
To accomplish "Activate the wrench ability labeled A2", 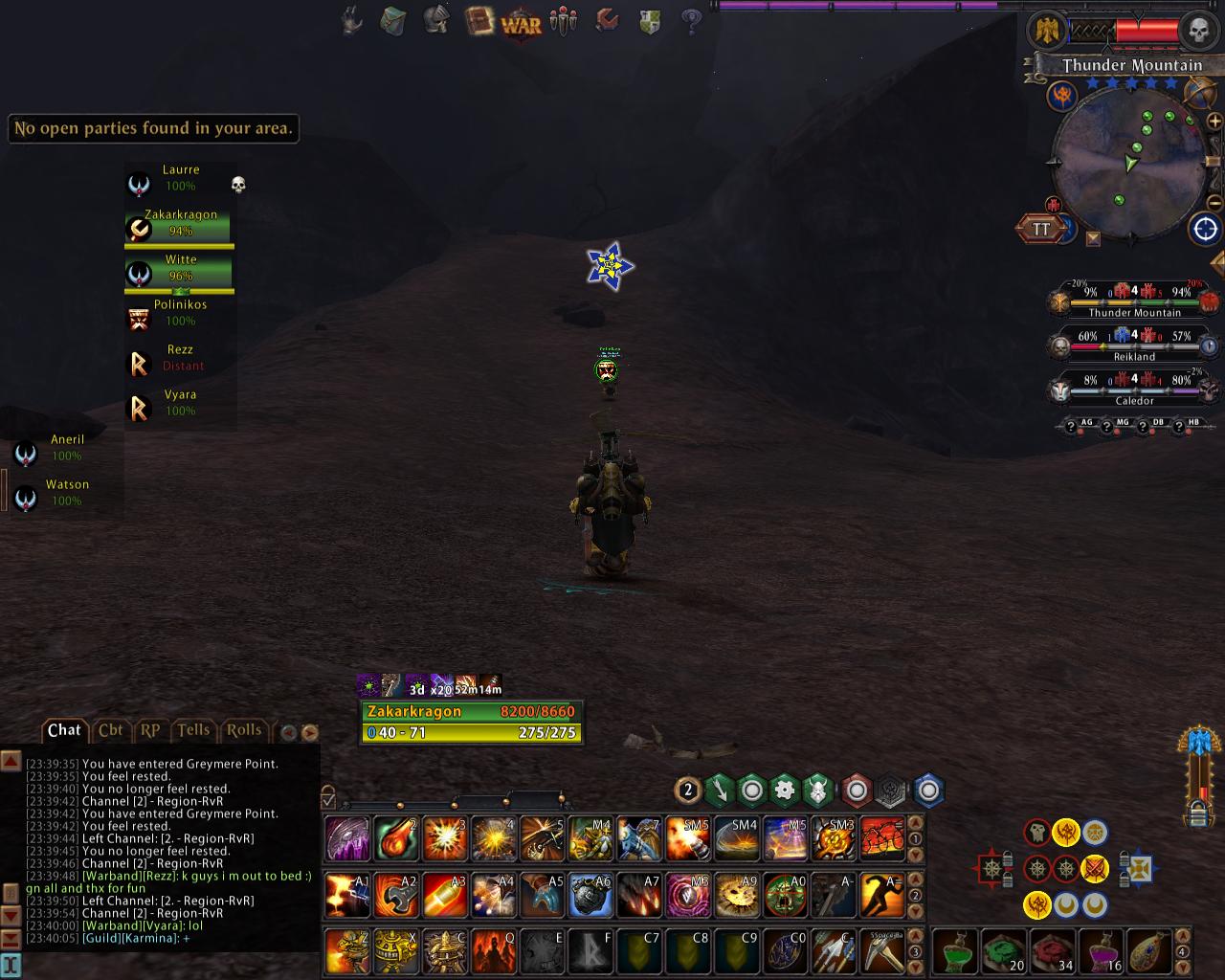I will tap(394, 896).
